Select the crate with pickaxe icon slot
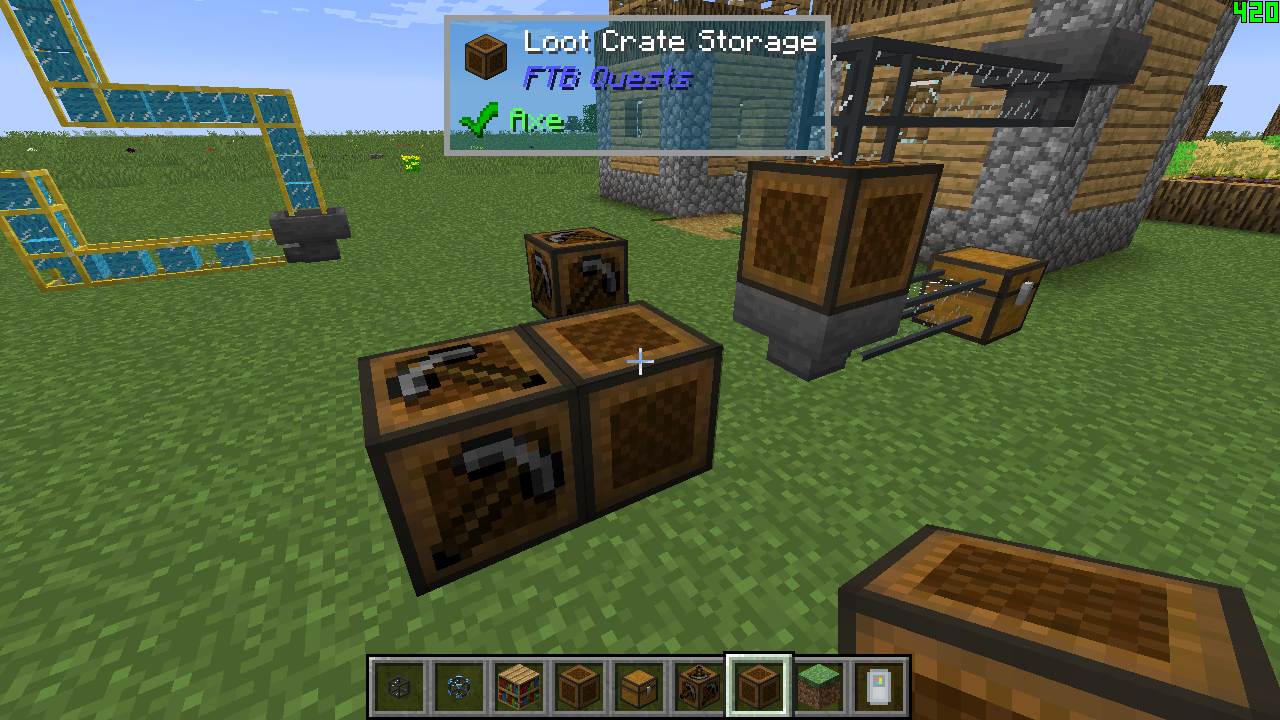The image size is (1280, 720). [x=699, y=687]
